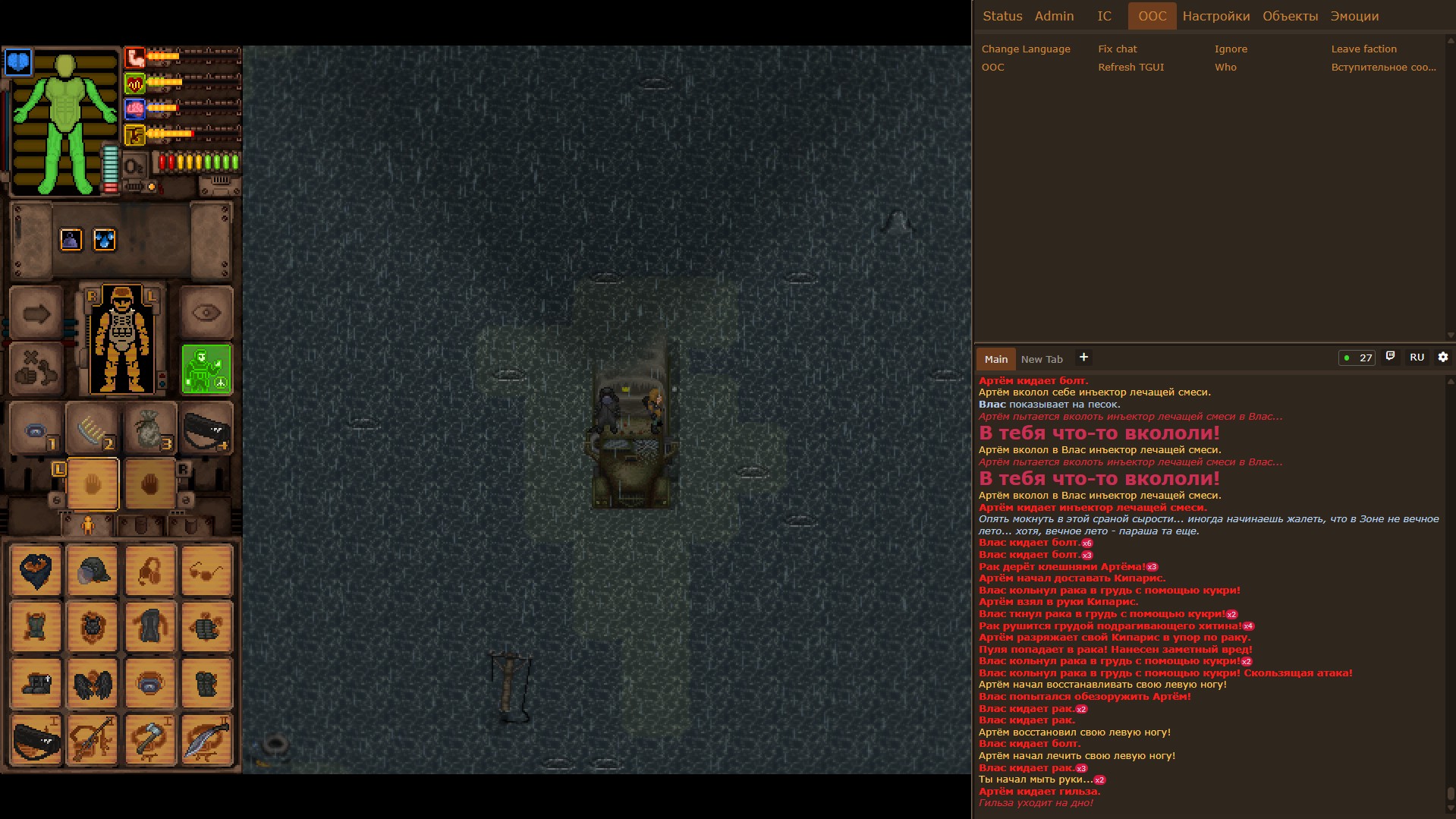Open chat settings gear

(x=1442, y=358)
